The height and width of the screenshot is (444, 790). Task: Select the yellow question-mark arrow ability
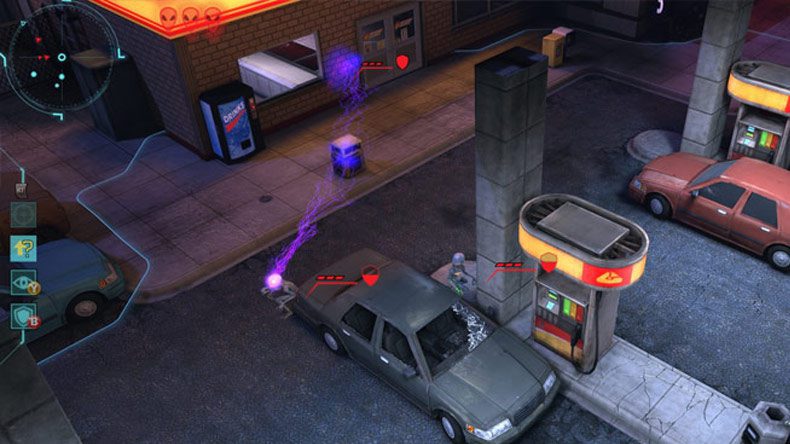[x=24, y=248]
